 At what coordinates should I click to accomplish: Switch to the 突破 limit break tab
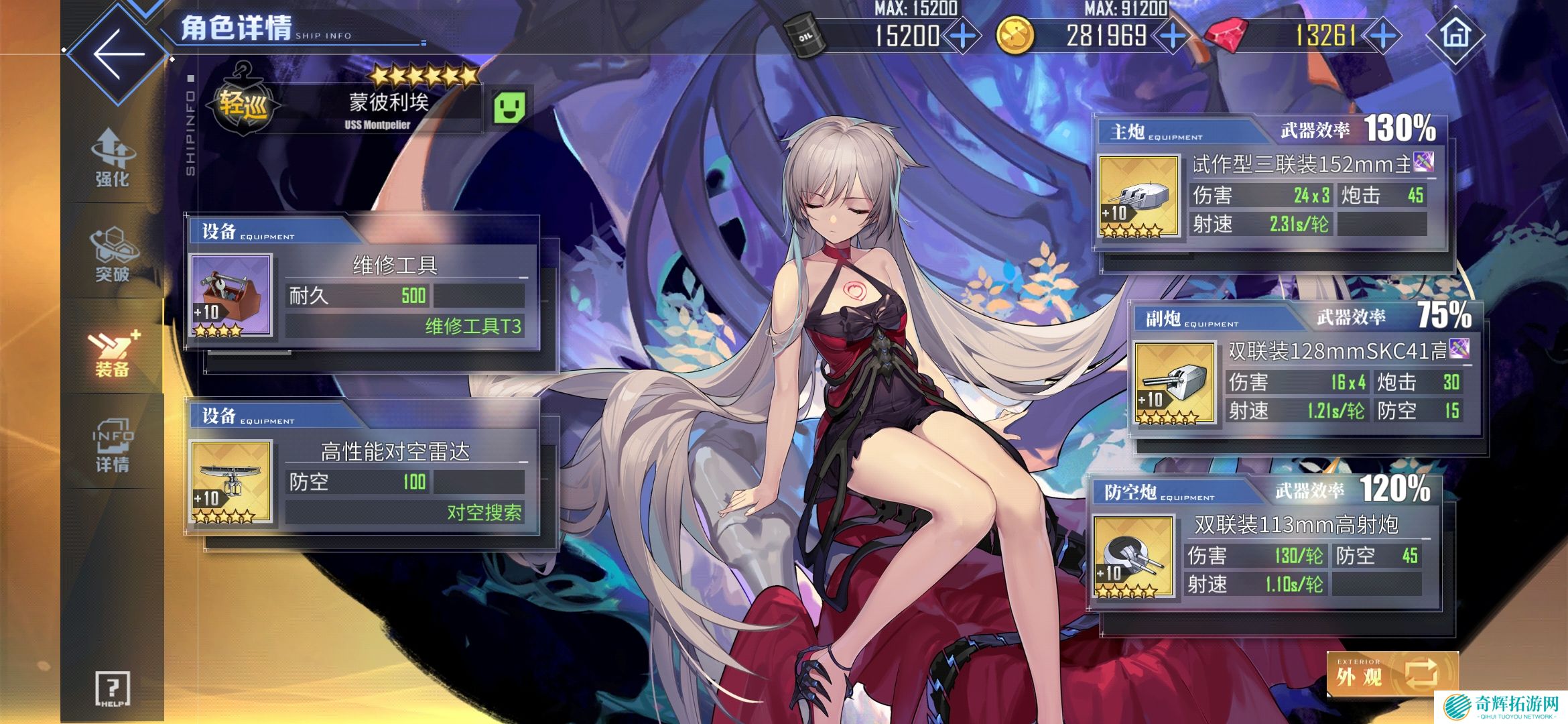pos(112,255)
